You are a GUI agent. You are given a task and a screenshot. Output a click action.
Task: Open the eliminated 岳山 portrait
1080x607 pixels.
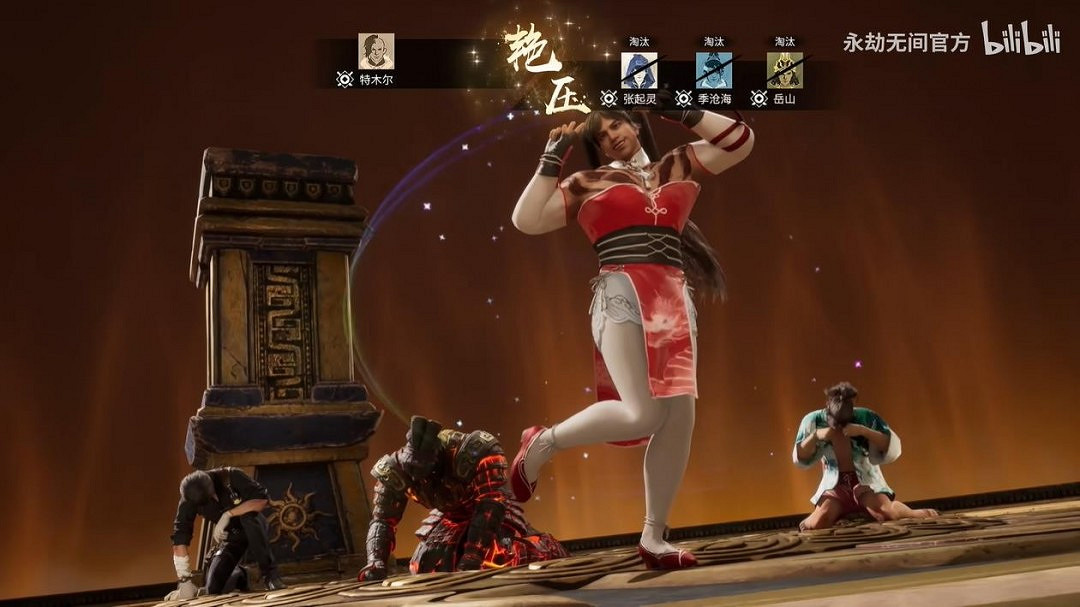[784, 70]
